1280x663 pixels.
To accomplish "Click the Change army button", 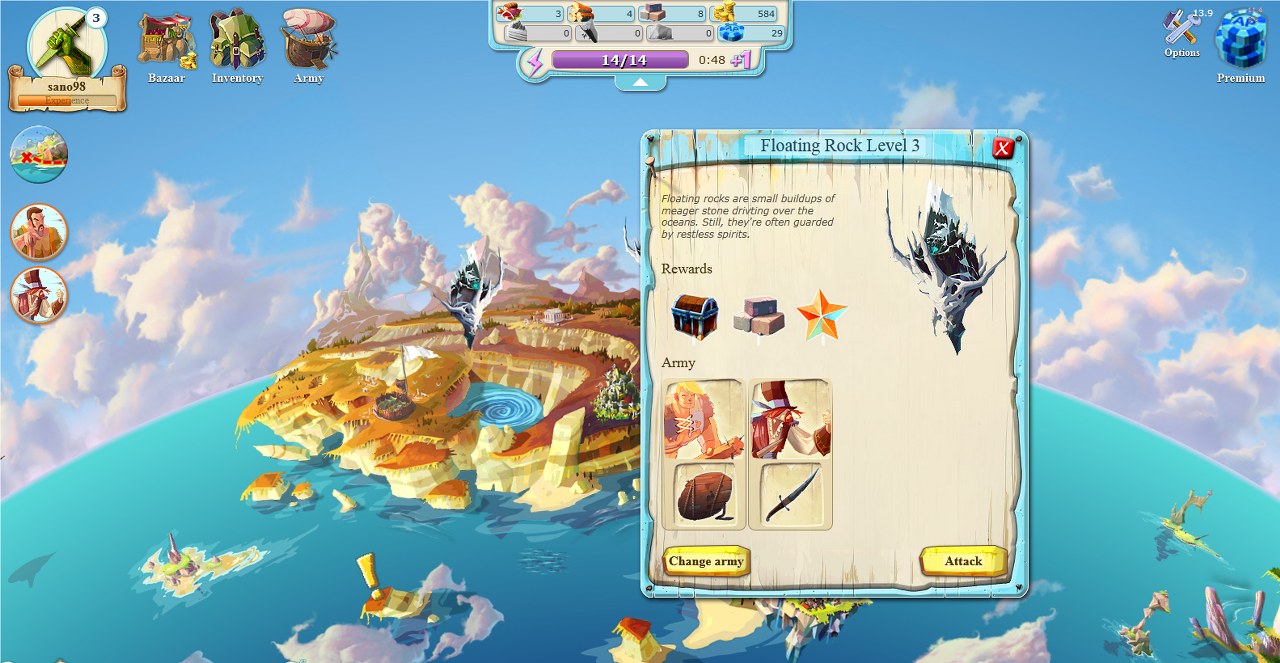I will (706, 561).
